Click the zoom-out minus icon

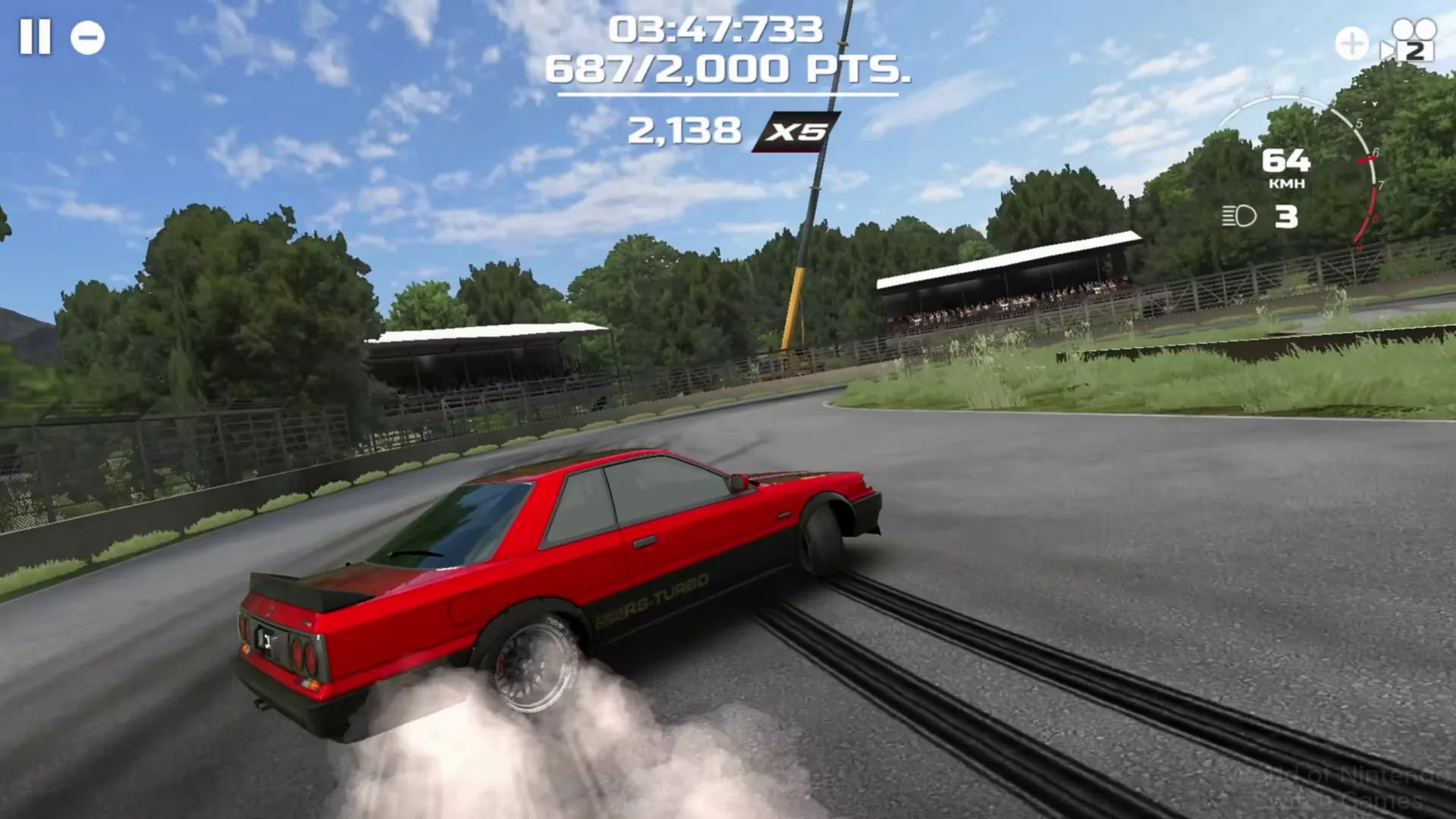click(86, 36)
